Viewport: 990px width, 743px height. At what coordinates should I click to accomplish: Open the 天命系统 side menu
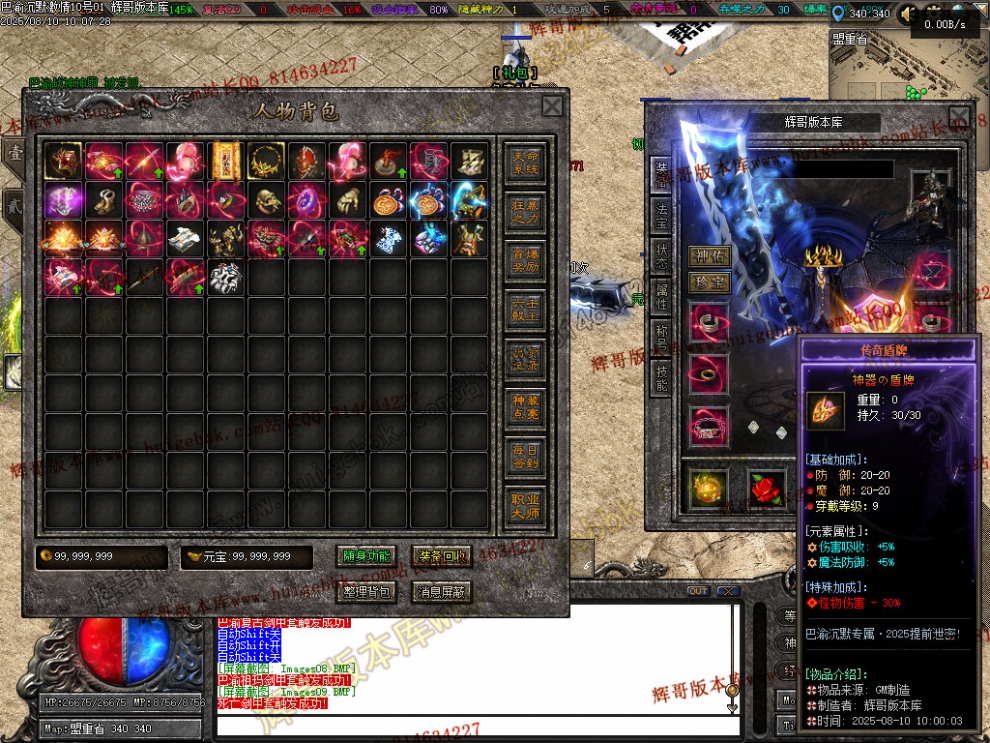click(x=526, y=162)
